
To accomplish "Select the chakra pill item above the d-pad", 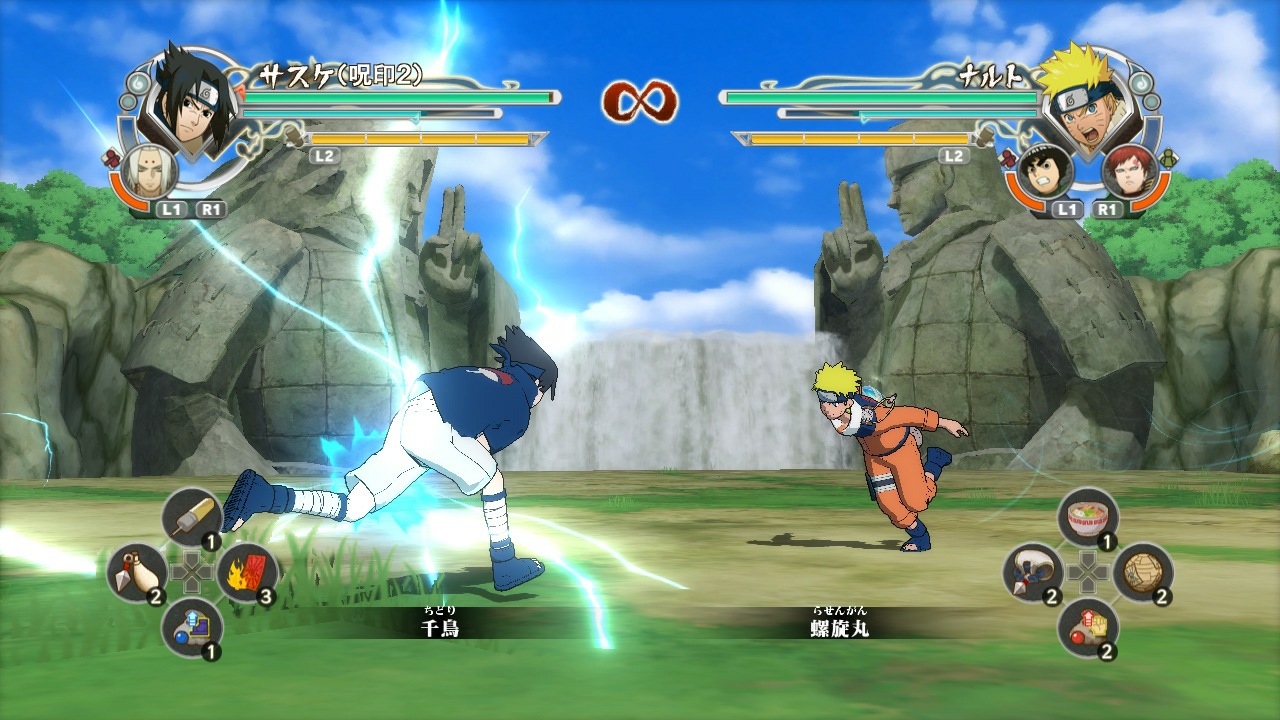I will click(192, 515).
